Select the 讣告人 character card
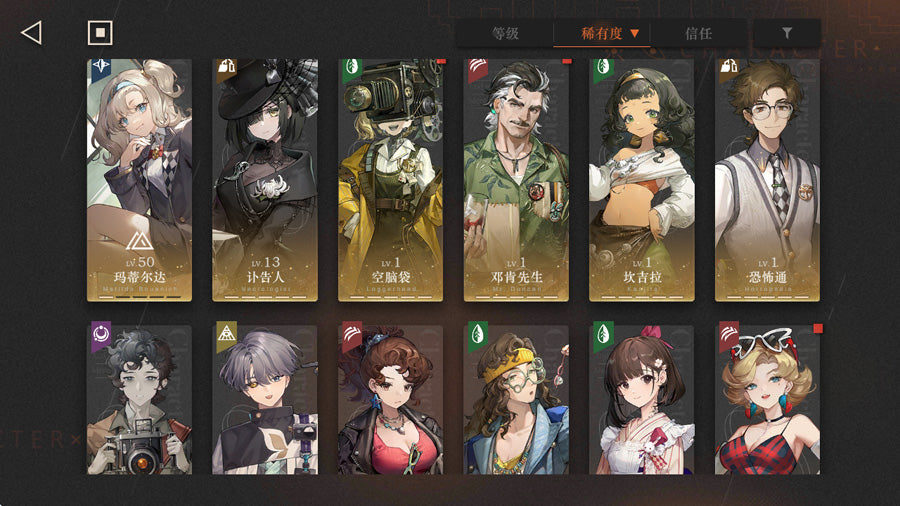900x506 pixels. [x=265, y=180]
